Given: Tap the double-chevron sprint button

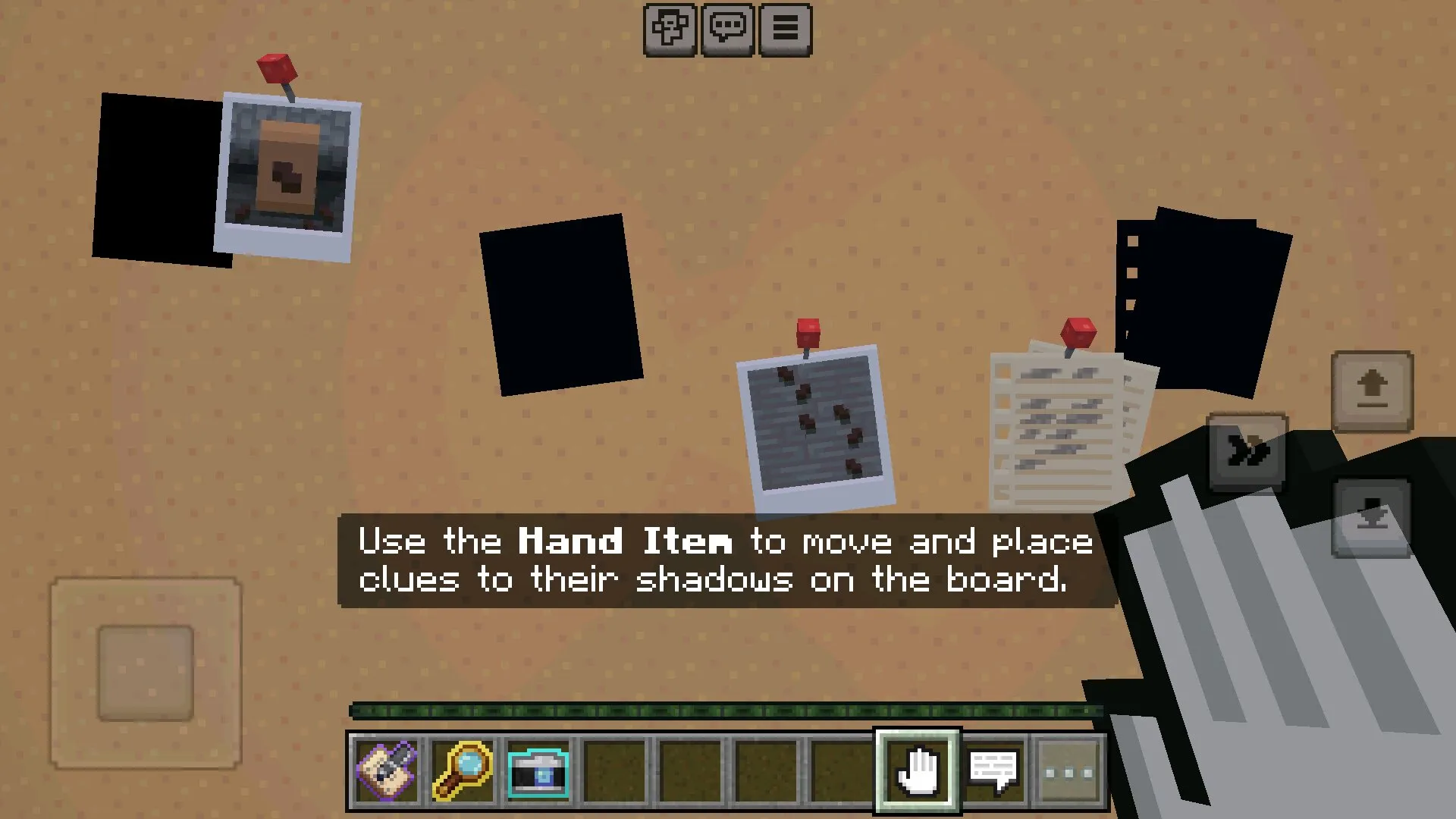Looking at the screenshot, I should [1247, 453].
